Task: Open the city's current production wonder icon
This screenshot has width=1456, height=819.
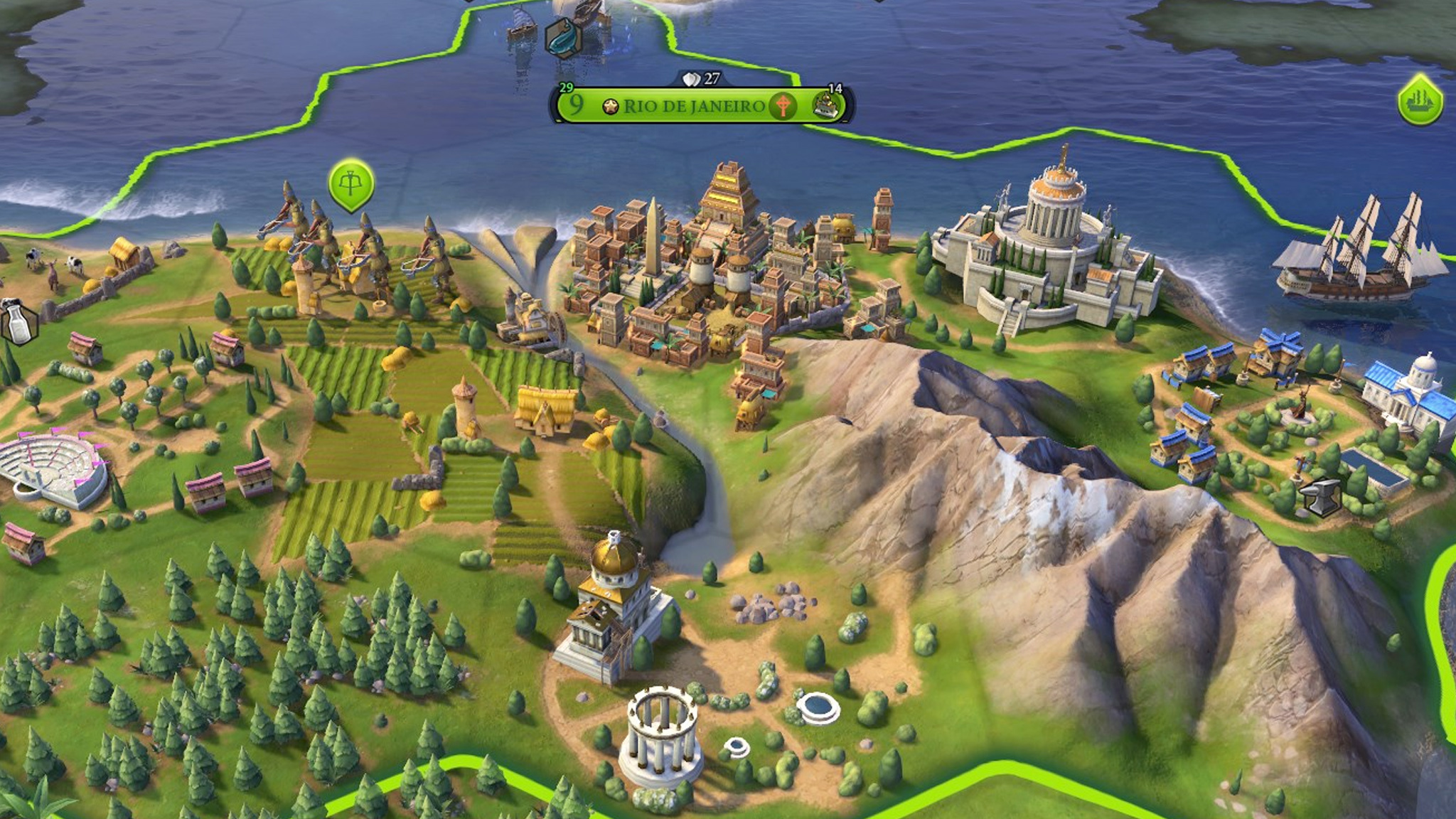Action: coord(827,107)
